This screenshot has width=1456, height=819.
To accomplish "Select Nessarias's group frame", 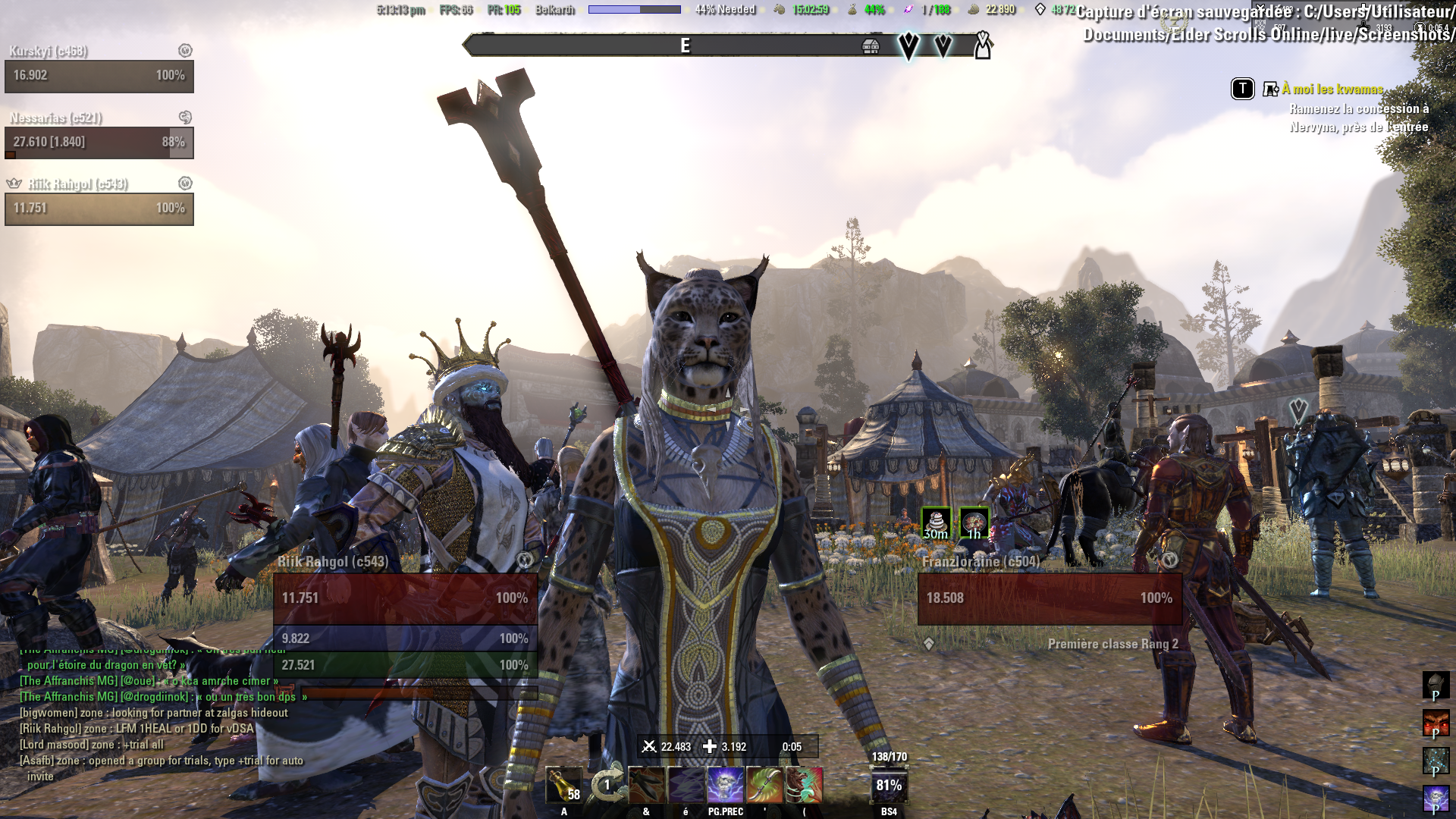I will [x=99, y=142].
